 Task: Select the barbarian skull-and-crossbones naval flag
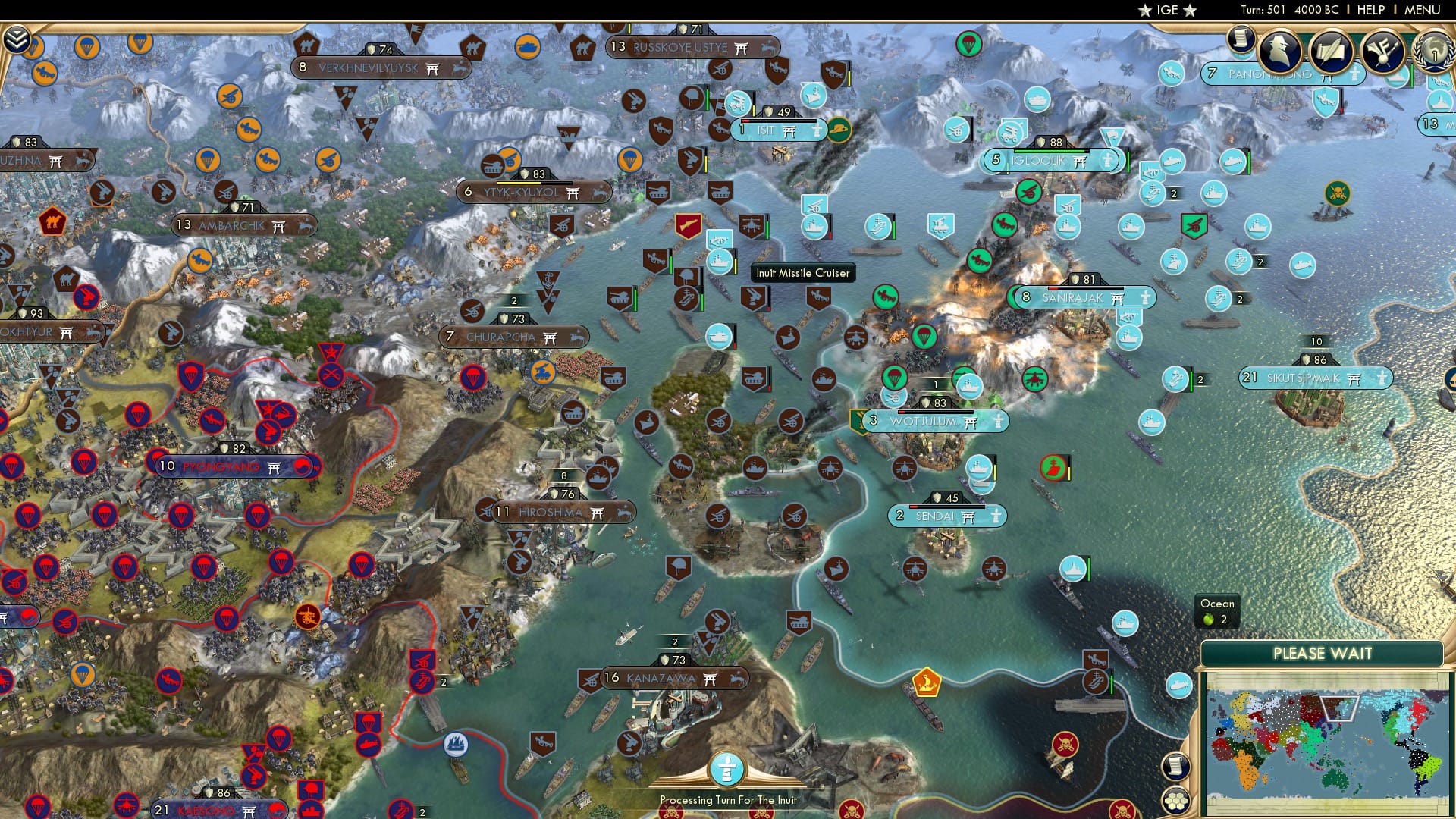1336,193
